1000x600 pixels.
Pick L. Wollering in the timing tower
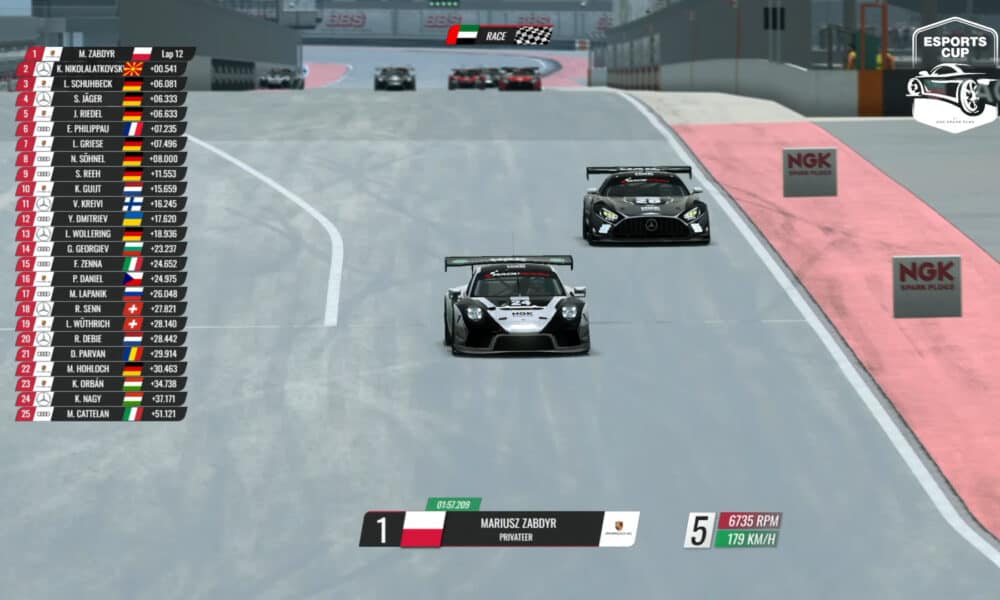coord(98,234)
